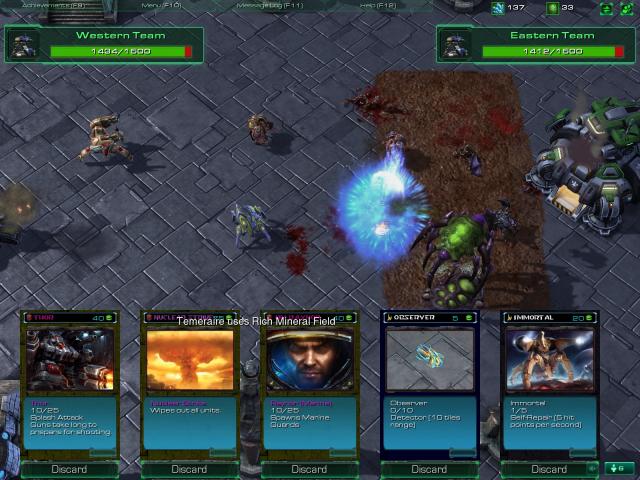Choose the Raynor card

[x=309, y=360]
